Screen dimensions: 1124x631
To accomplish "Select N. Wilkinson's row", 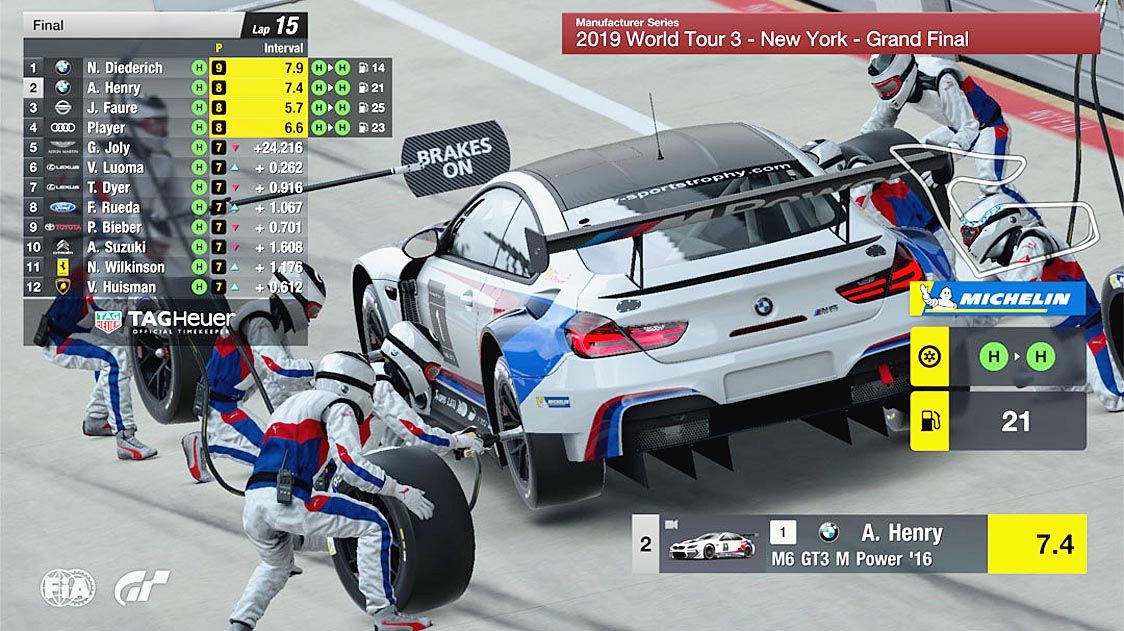I will pos(125,267).
